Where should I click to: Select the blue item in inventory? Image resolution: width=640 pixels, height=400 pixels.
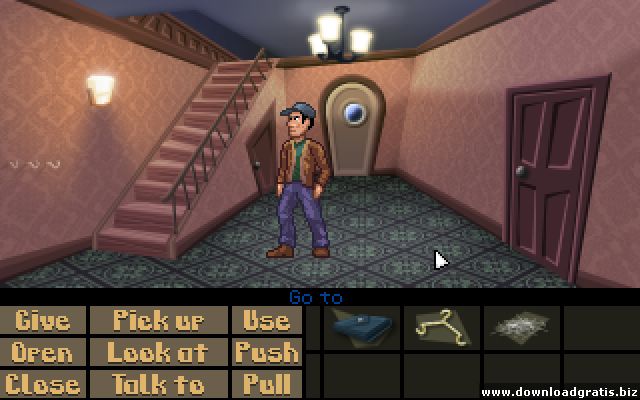[x=360, y=326]
